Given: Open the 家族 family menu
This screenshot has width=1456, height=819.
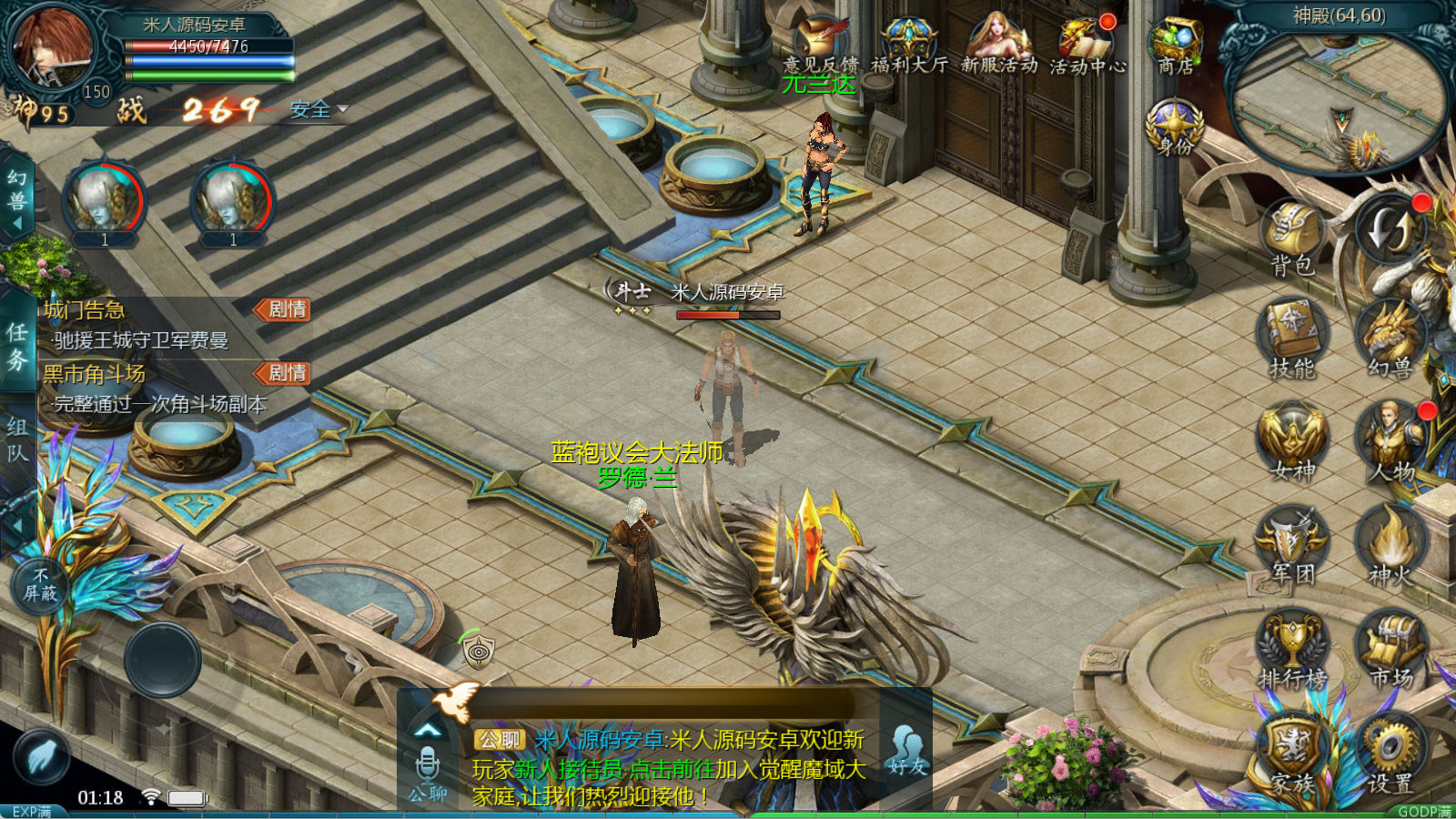Looking at the screenshot, I should pyautogui.click(x=1292, y=753).
